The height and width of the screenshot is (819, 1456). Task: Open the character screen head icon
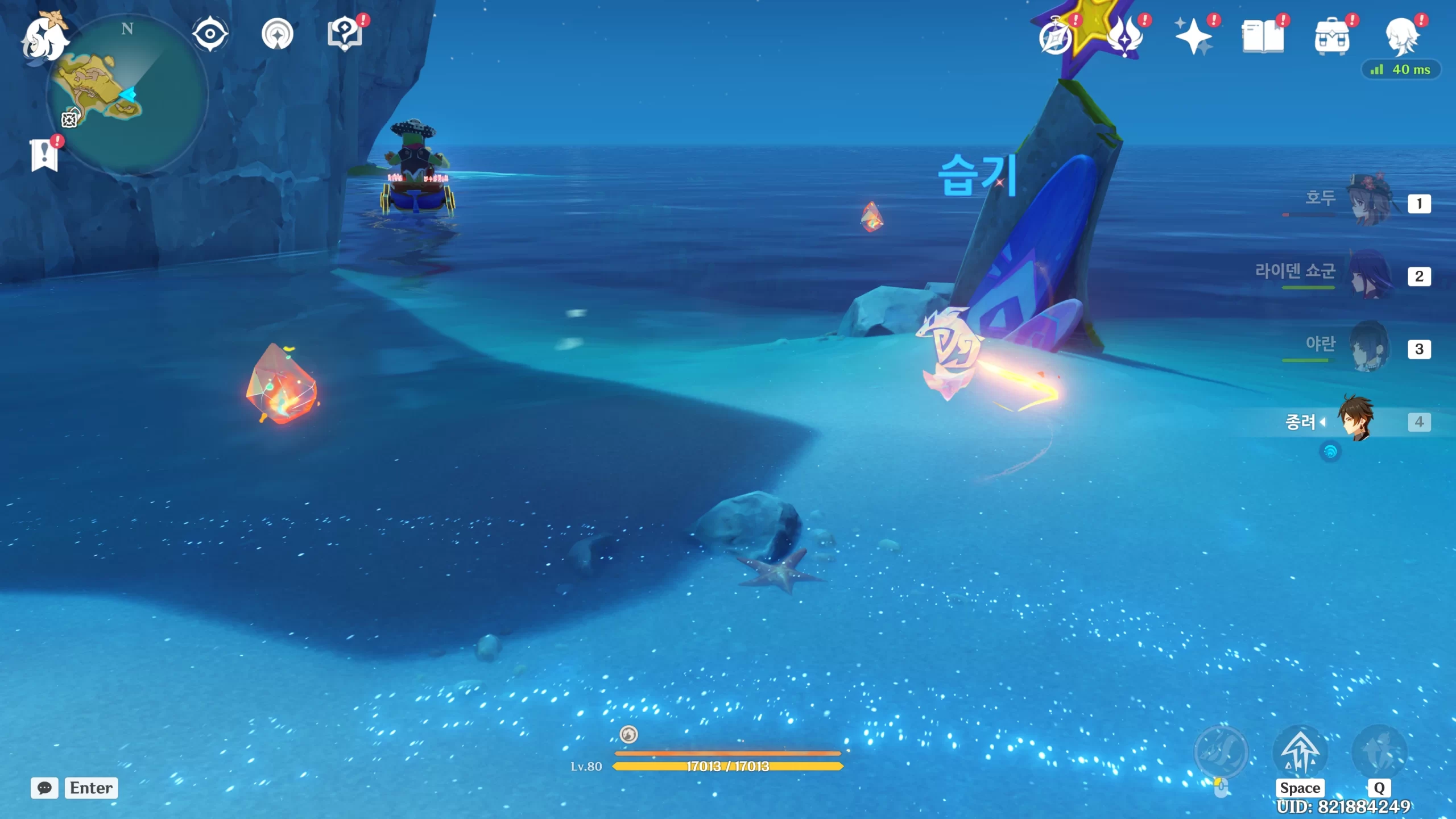1401,38
